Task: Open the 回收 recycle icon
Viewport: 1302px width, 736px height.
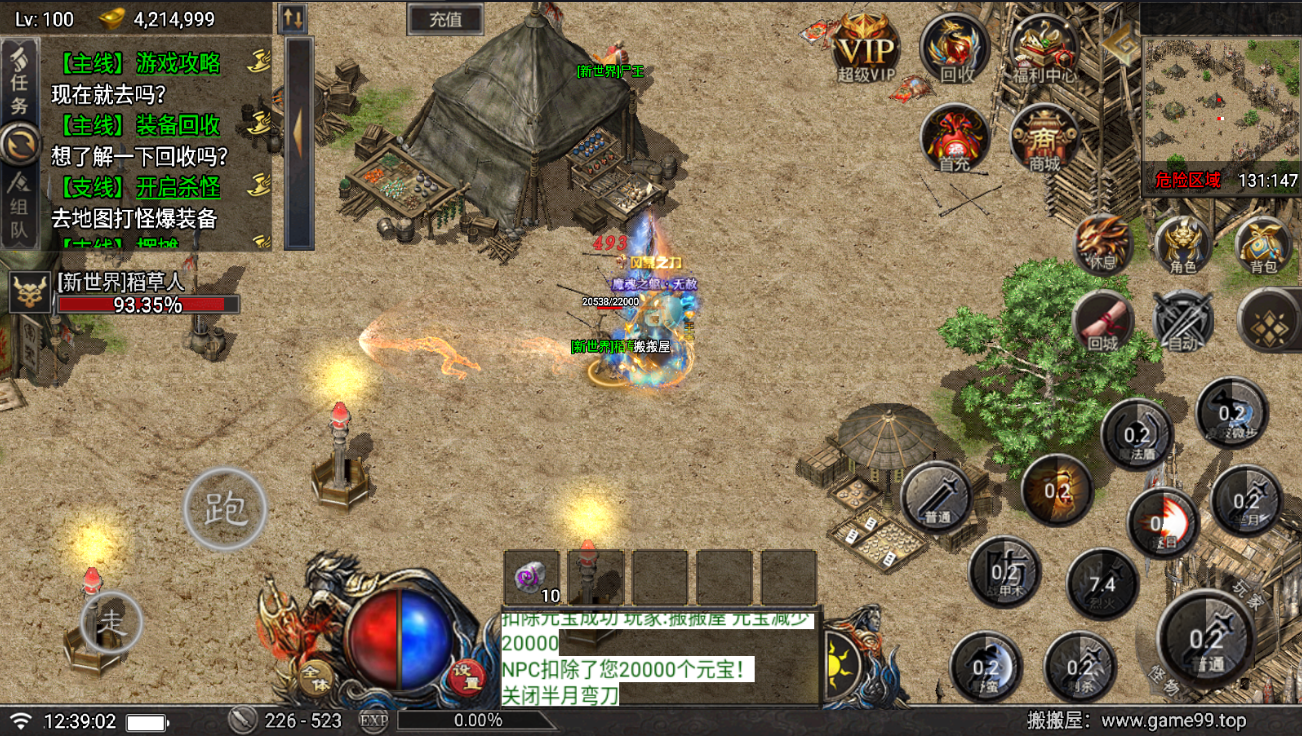Action: [x=956, y=47]
